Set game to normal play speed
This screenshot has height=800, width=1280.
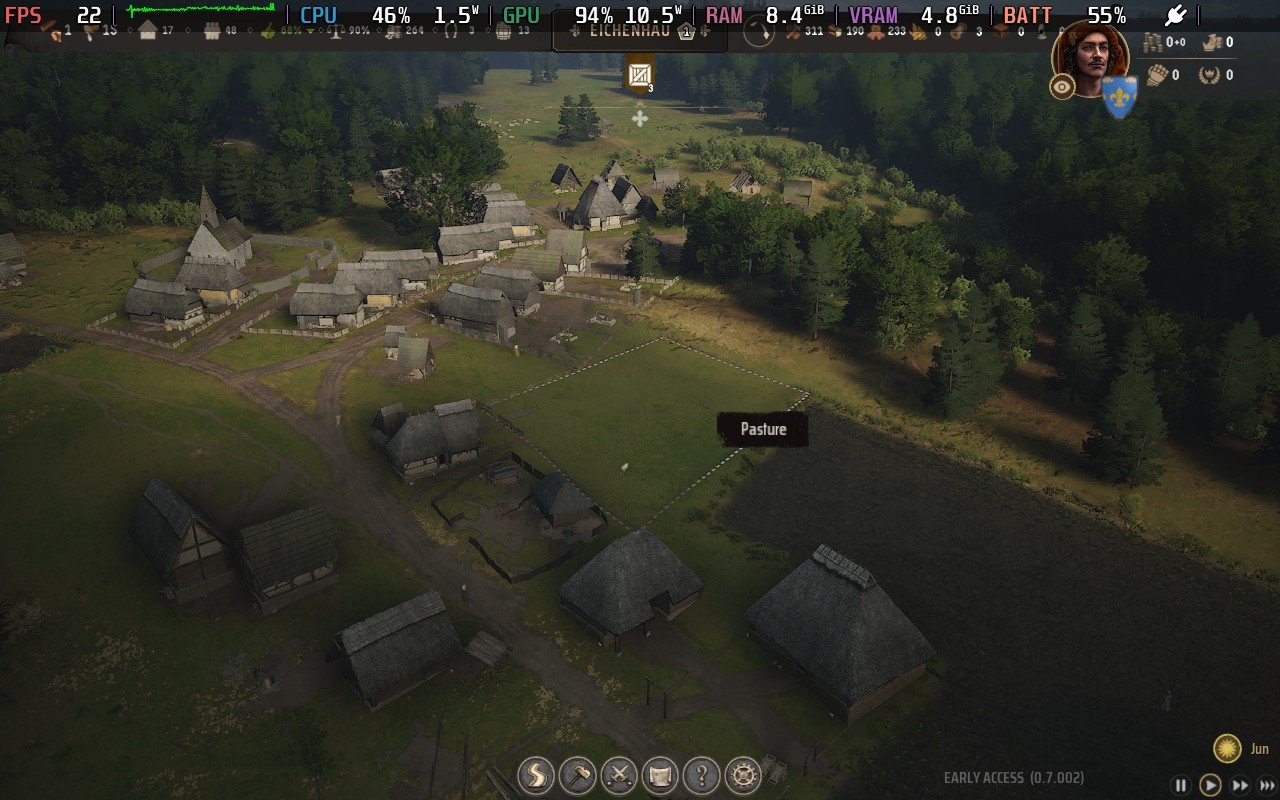pyautogui.click(x=1210, y=785)
